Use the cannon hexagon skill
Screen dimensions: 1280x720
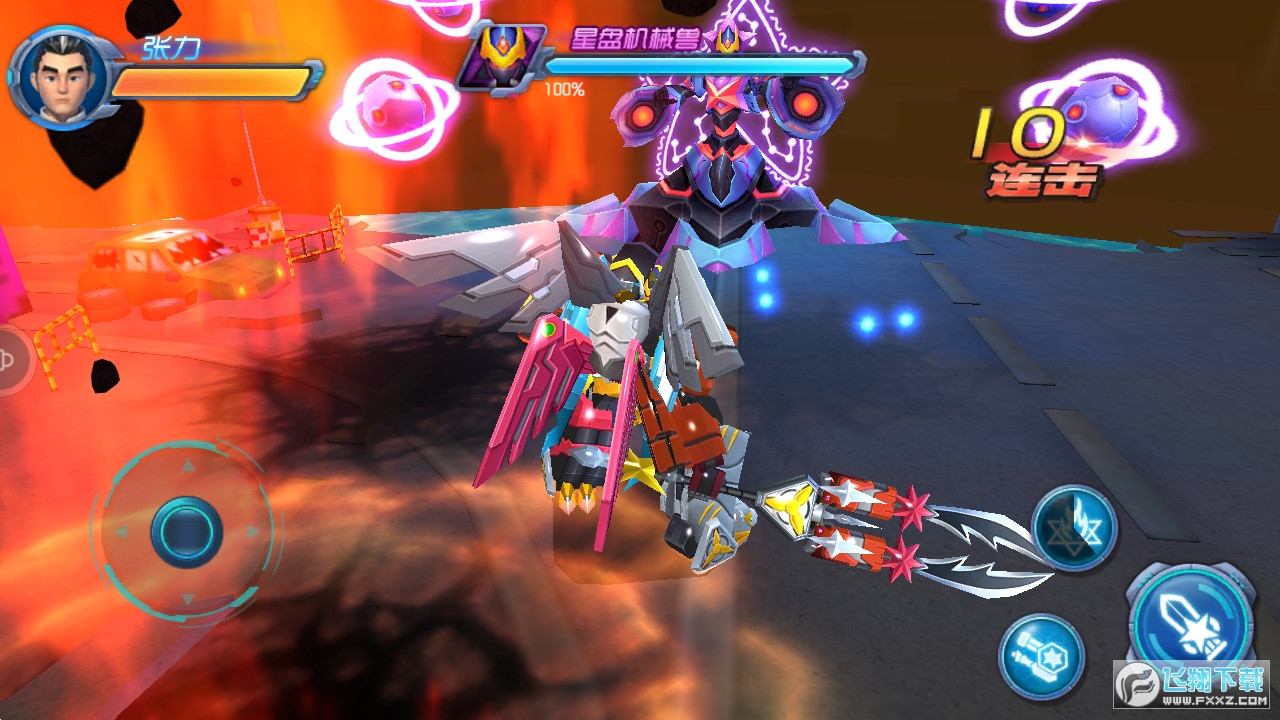1042,656
